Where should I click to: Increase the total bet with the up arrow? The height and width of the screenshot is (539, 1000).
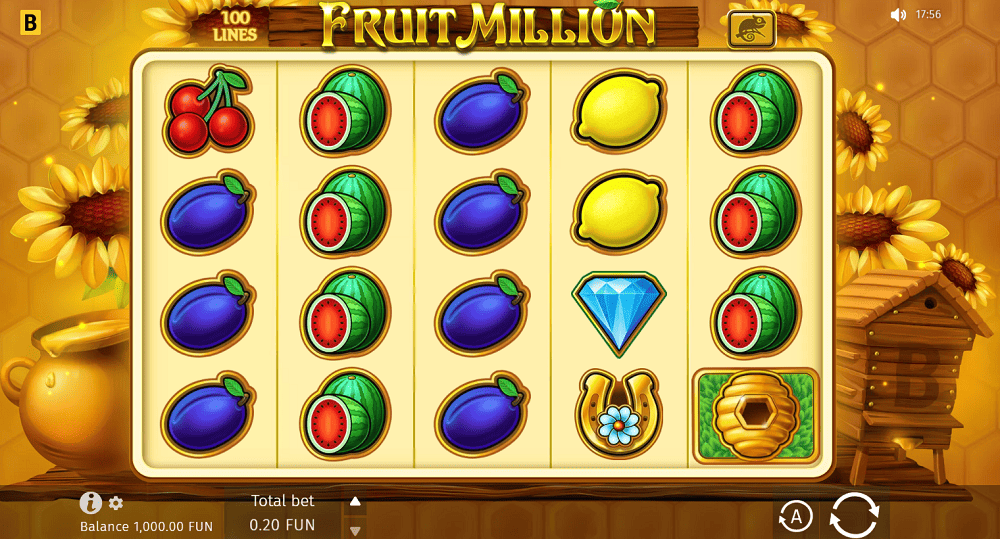(355, 502)
